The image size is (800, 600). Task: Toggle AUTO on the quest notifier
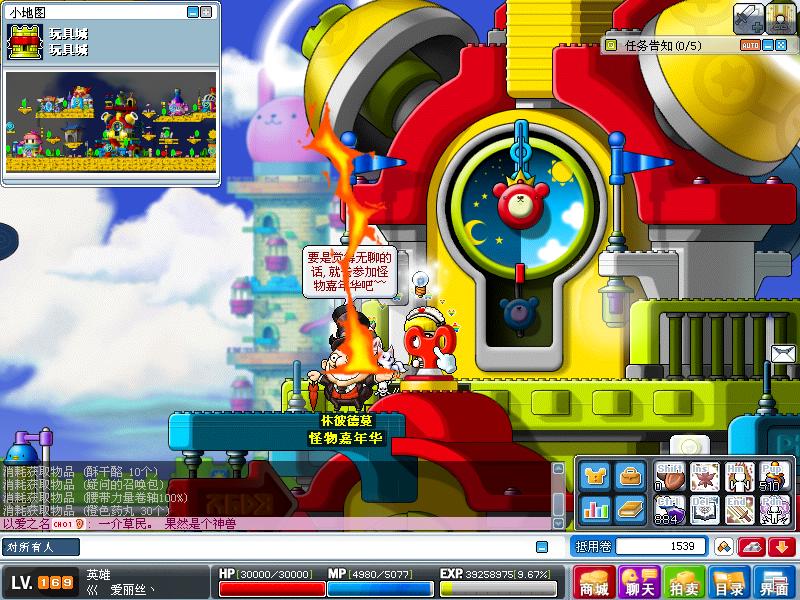click(749, 45)
